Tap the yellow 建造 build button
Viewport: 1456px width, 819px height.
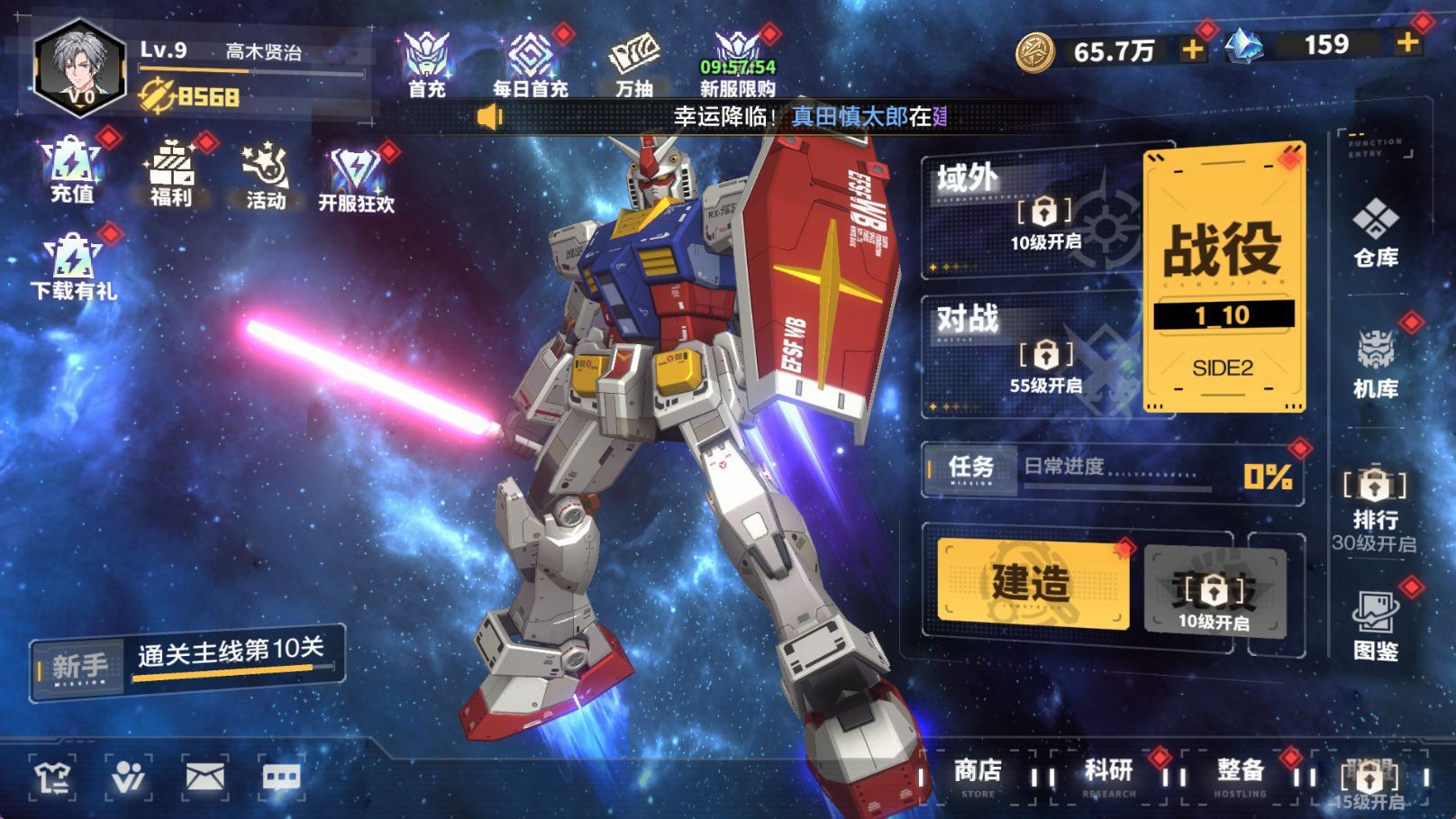(1033, 582)
